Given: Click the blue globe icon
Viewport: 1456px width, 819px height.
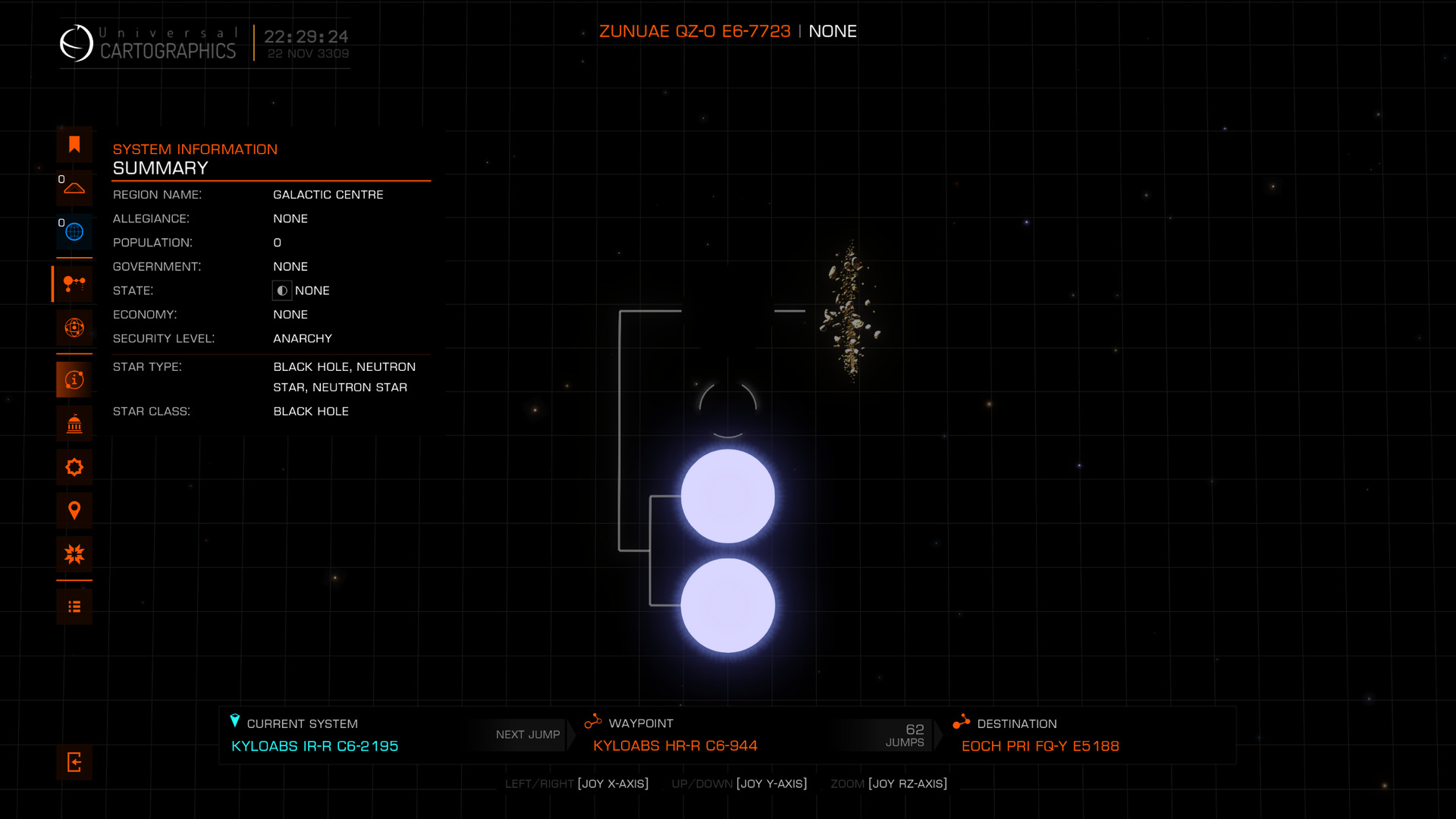Looking at the screenshot, I should point(74,232).
